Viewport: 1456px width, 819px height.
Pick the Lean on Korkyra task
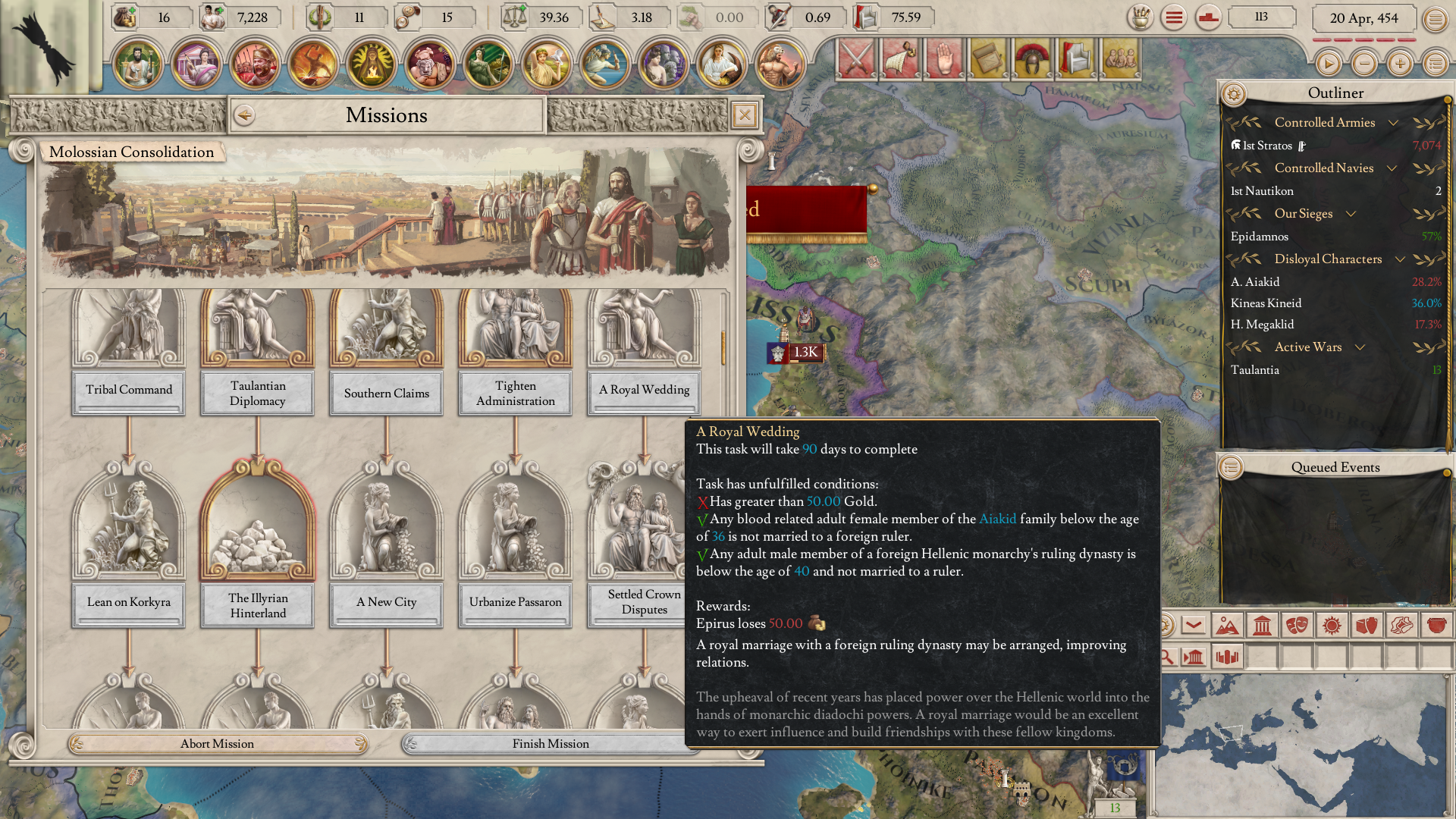[129, 602]
